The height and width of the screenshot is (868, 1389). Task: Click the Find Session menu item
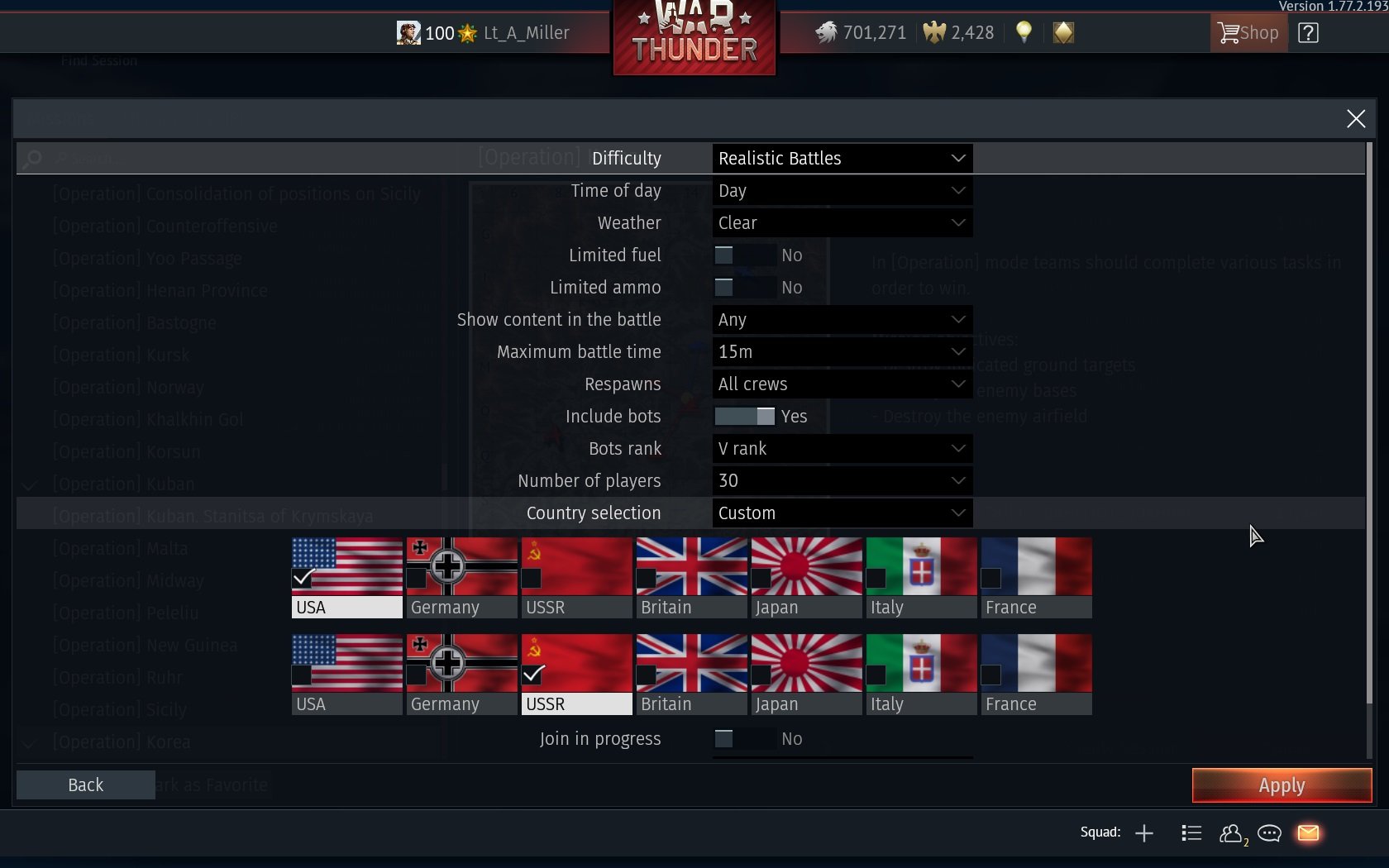(99, 60)
